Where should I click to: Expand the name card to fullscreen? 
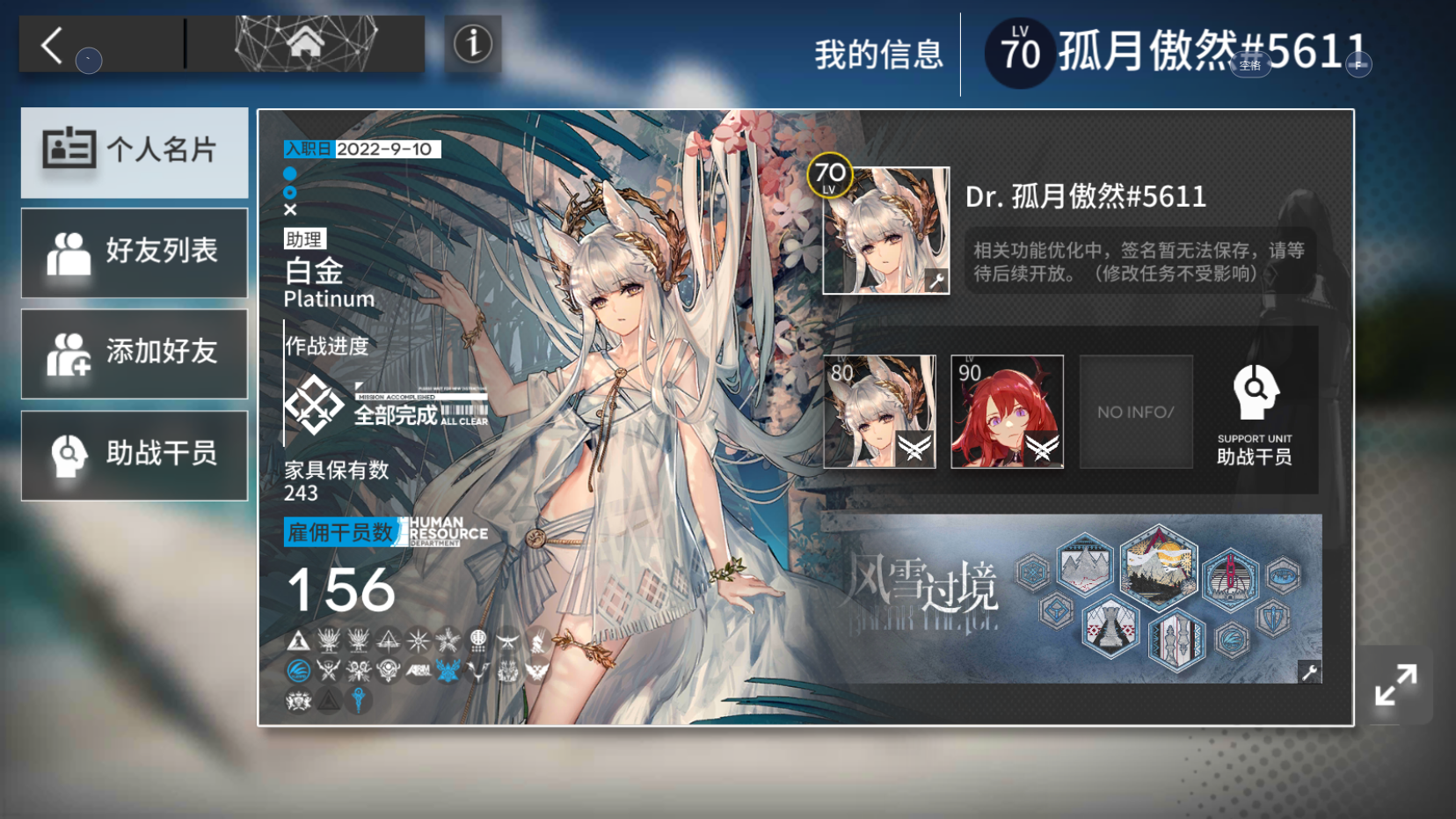tap(1395, 685)
